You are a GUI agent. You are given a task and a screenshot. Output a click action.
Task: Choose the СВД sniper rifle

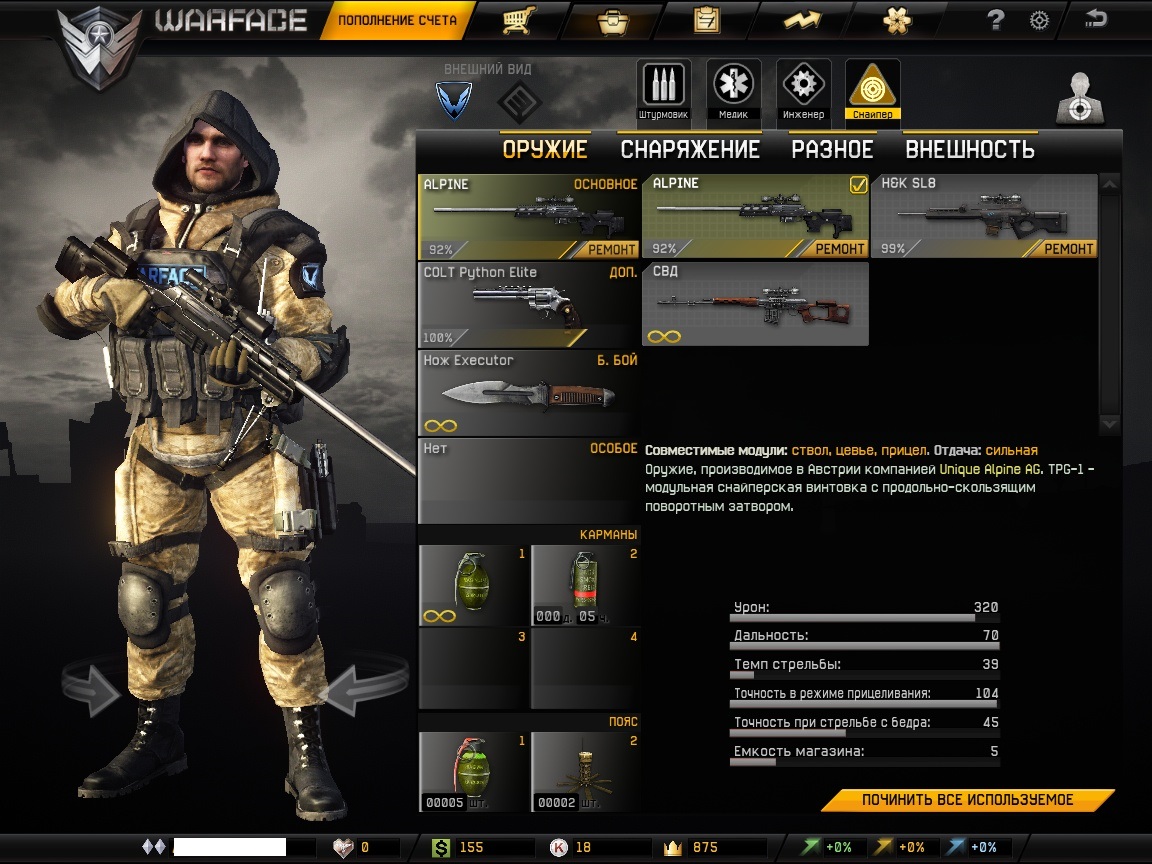[755, 304]
